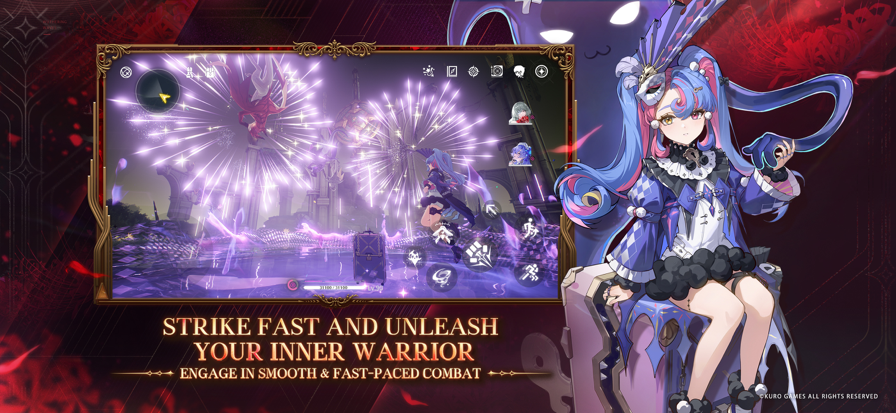Open the sparkle events icon
Screen dimensions: 896x413
[428, 71]
